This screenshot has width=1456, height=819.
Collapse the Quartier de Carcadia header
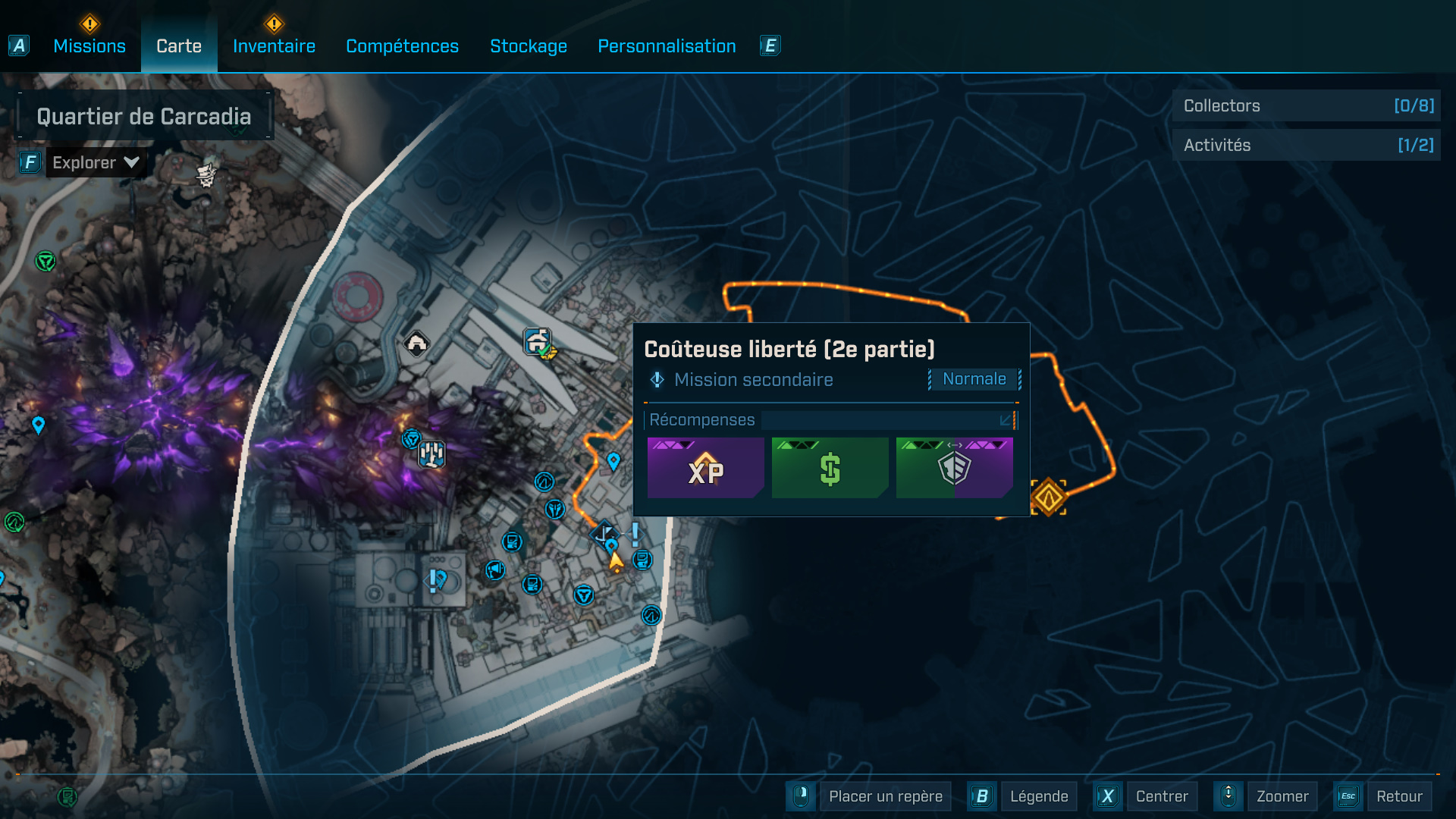144,115
